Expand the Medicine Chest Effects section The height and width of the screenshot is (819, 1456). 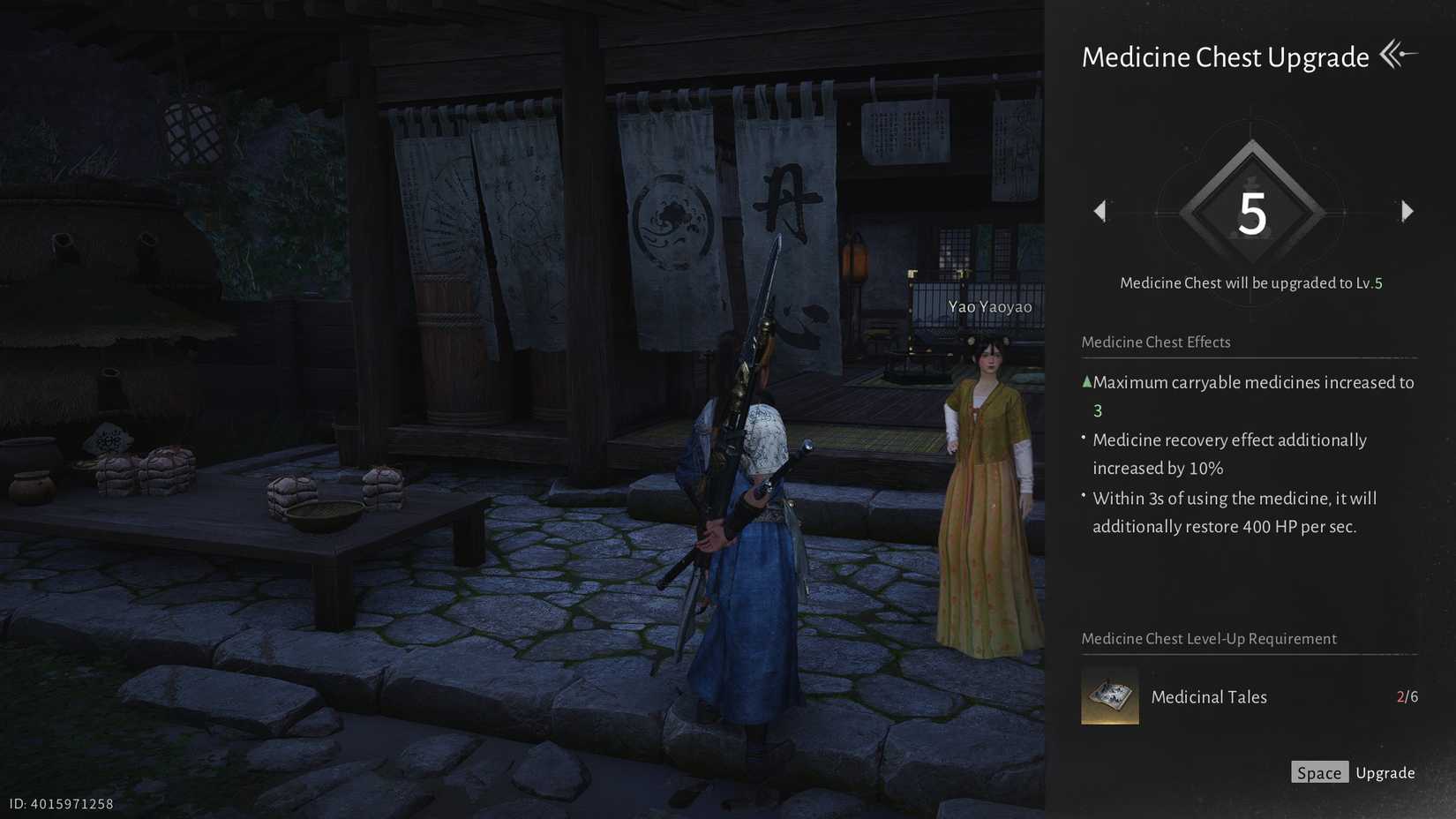(1156, 342)
